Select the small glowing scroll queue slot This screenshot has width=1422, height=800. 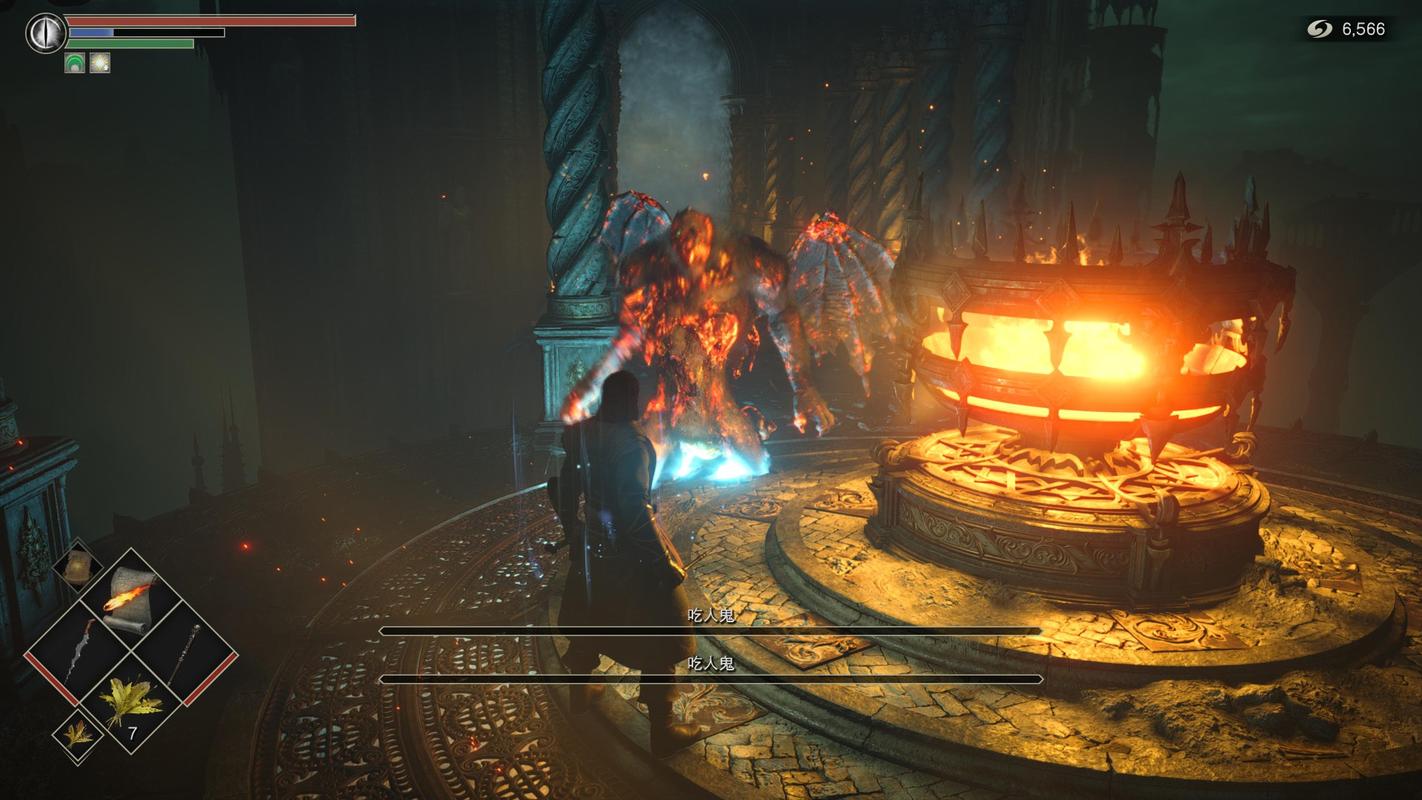(77, 566)
